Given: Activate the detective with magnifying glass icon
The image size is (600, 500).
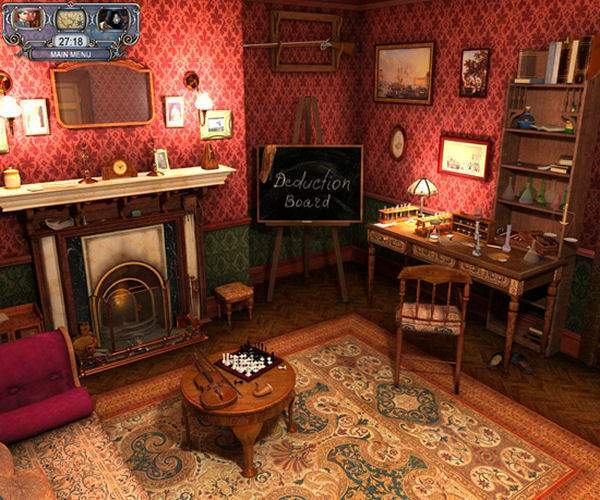Looking at the screenshot, I should [x=113, y=19].
